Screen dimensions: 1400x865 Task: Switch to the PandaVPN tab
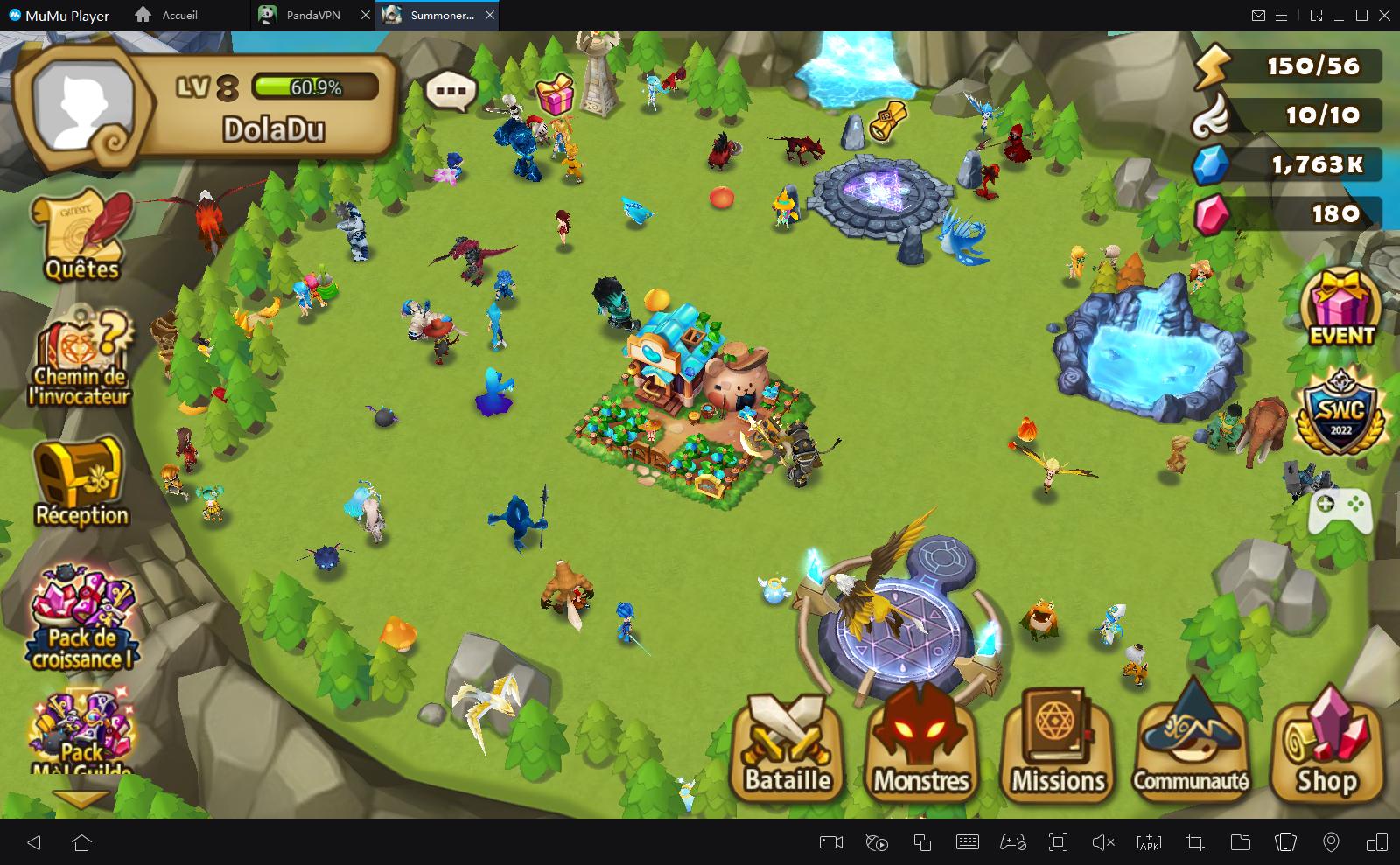(312, 16)
